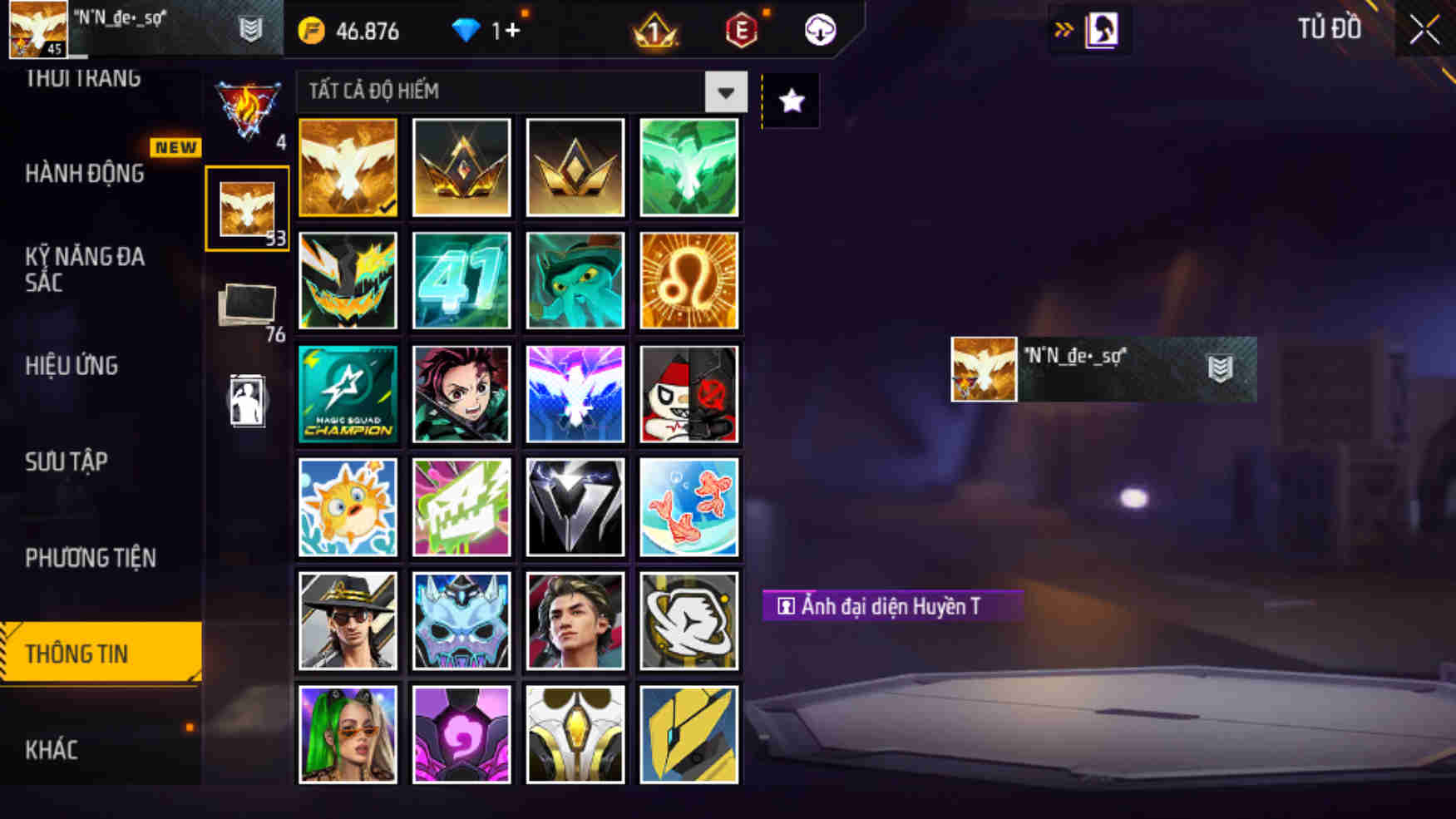The image size is (1456, 819).
Task: Click the gold balance showing 46.876
Action: point(349,31)
